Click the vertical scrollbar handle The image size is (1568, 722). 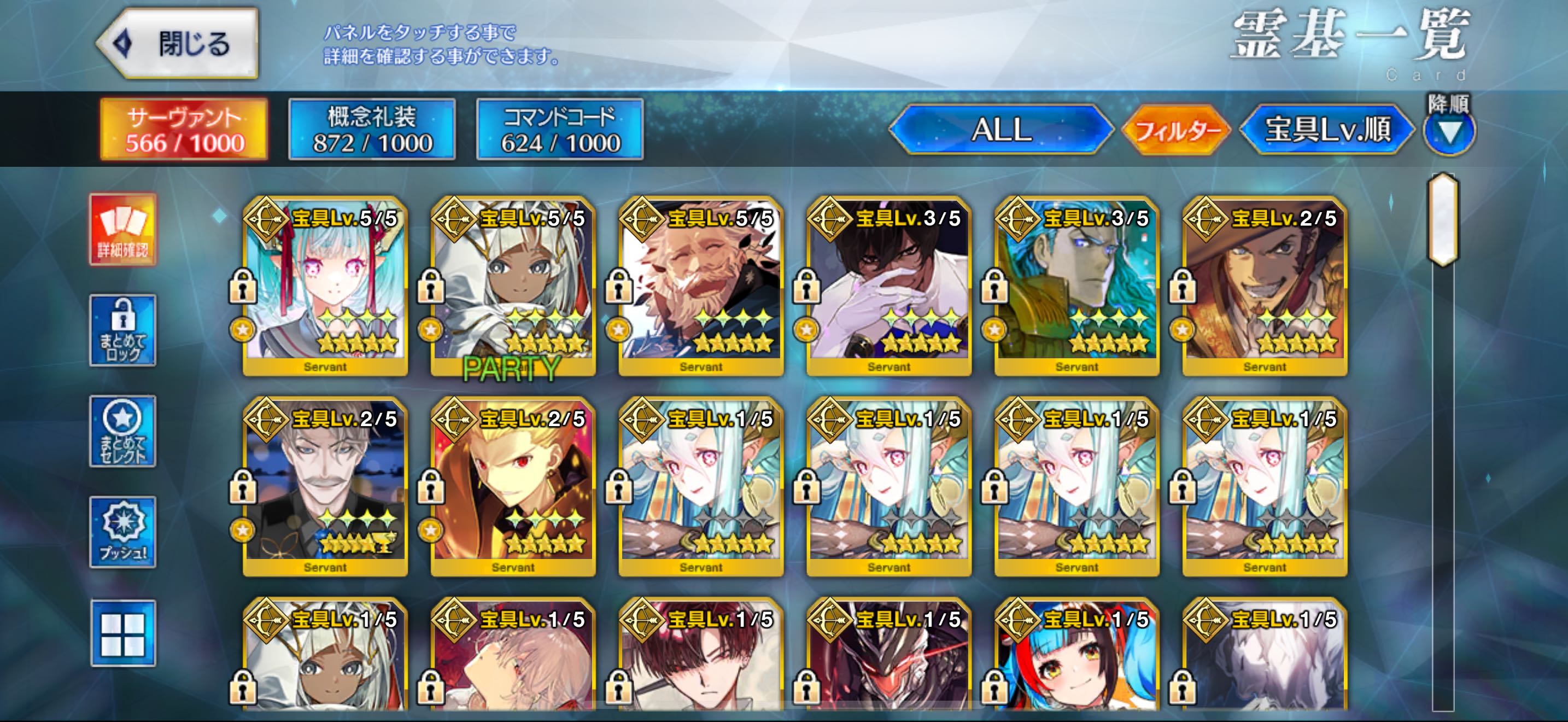pos(1443,219)
